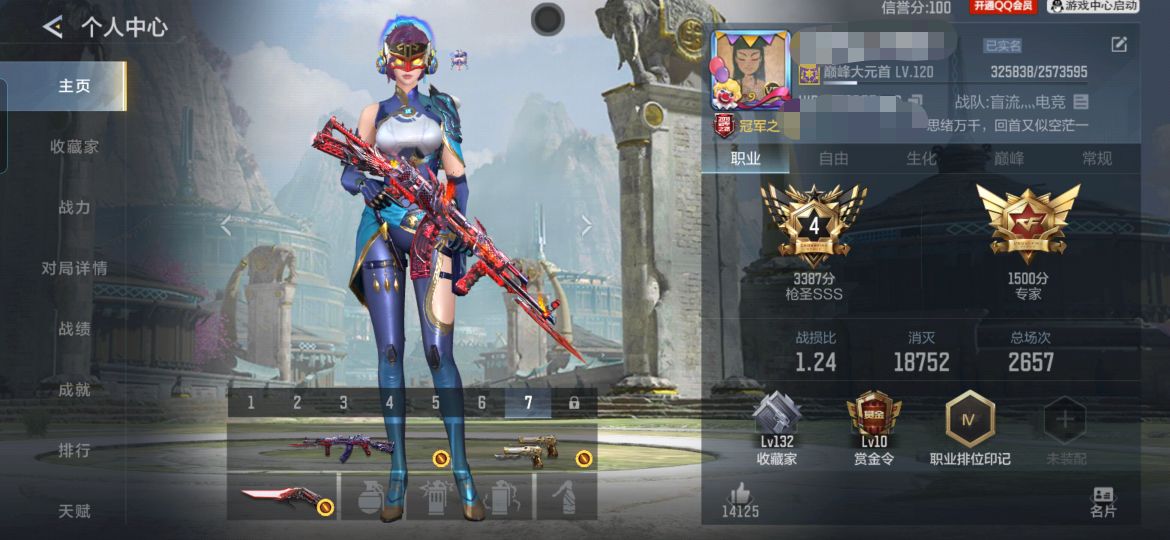The width and height of the screenshot is (1170, 540).
Task: Go back from 个人中心 with the arrow
Action: tap(52, 27)
